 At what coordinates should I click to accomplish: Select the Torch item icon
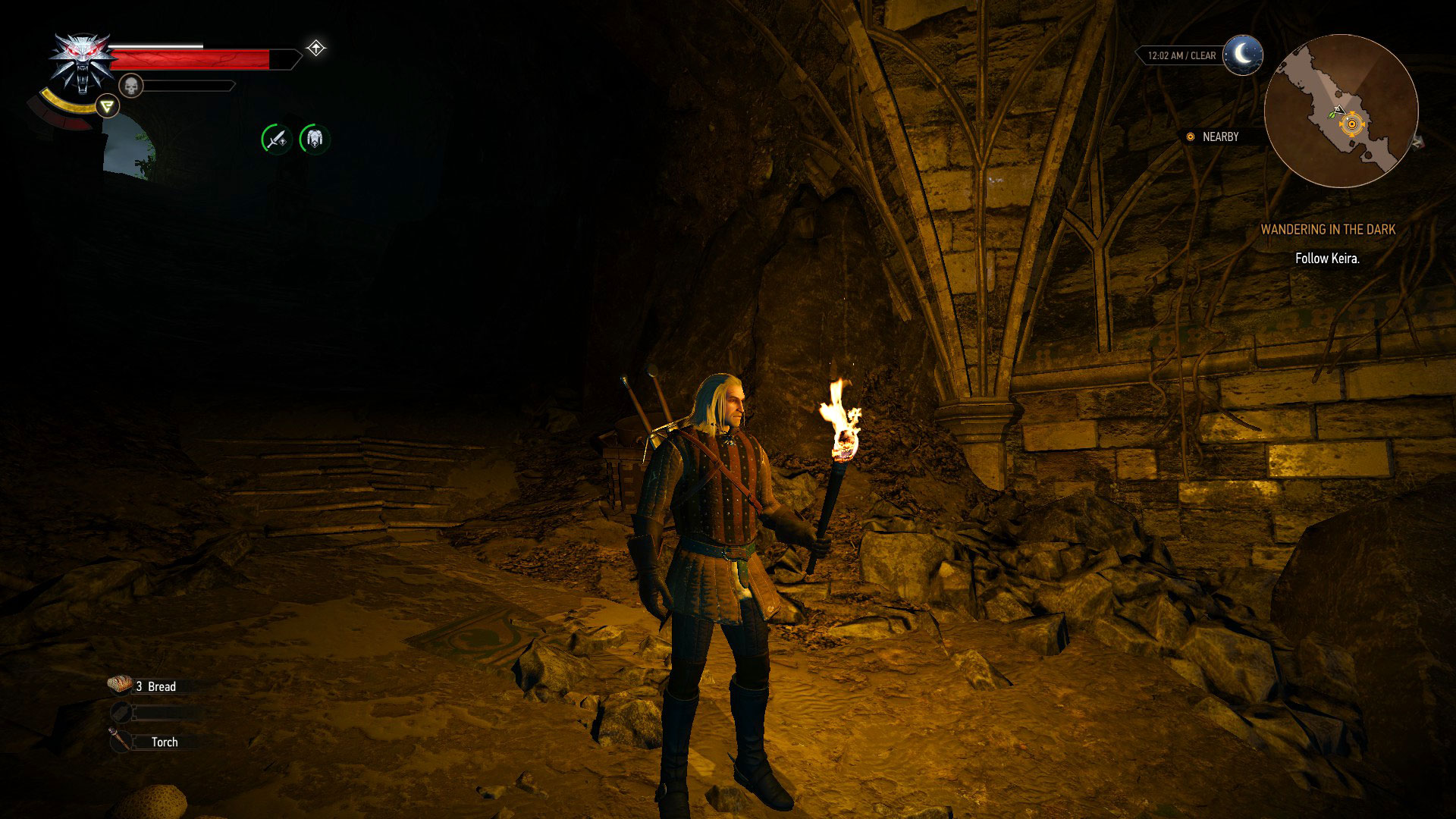(121, 742)
